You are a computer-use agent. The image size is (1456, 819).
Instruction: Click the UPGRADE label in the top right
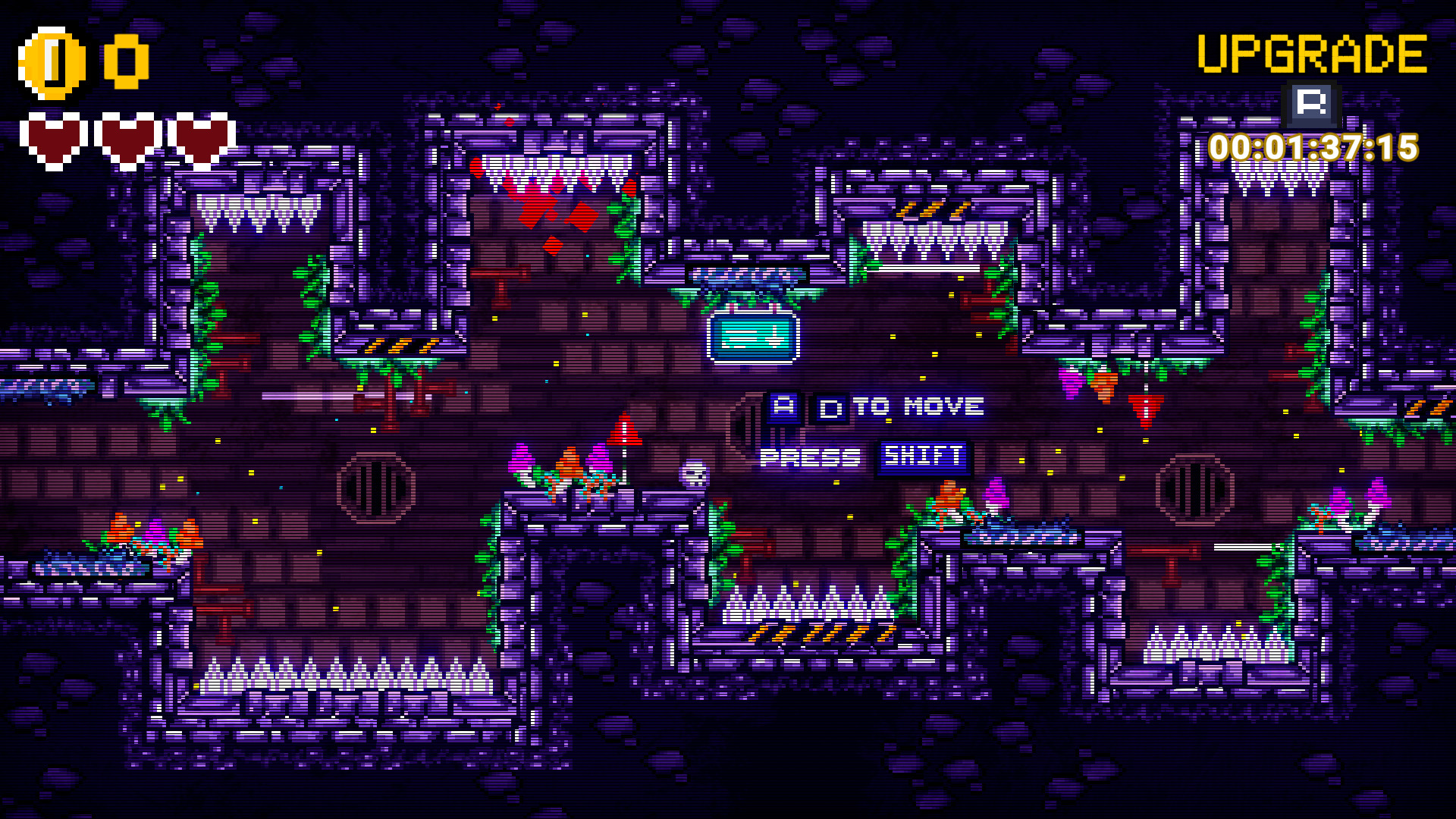1312,53
